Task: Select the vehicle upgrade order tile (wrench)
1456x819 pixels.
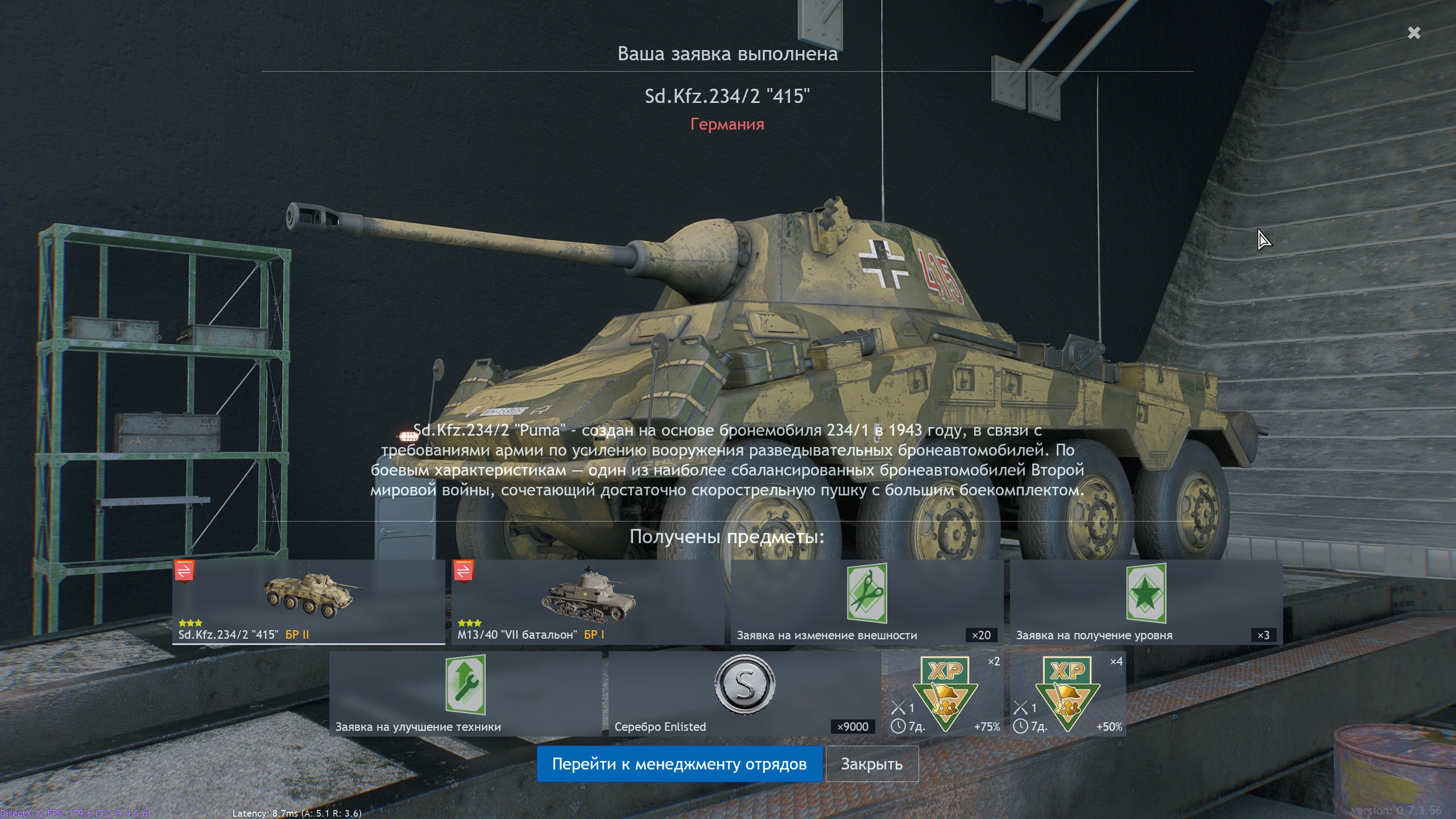Action: [x=465, y=693]
